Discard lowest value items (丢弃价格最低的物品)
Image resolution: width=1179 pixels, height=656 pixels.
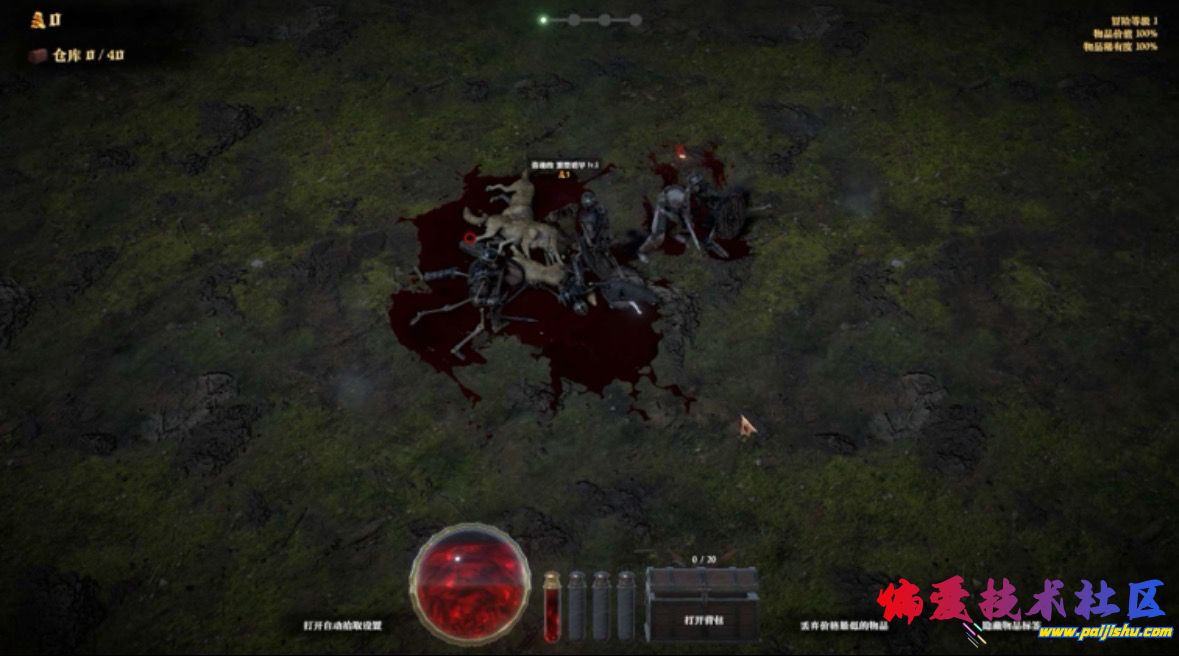tap(844, 625)
